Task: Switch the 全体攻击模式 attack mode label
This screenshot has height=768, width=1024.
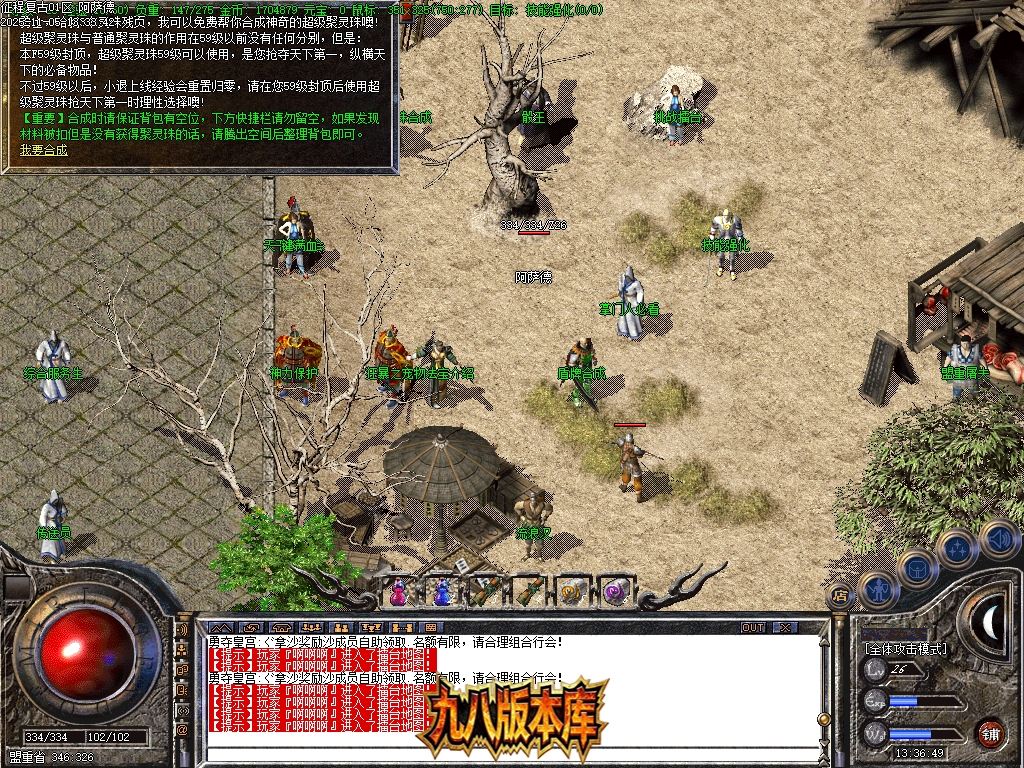Action: [x=906, y=648]
